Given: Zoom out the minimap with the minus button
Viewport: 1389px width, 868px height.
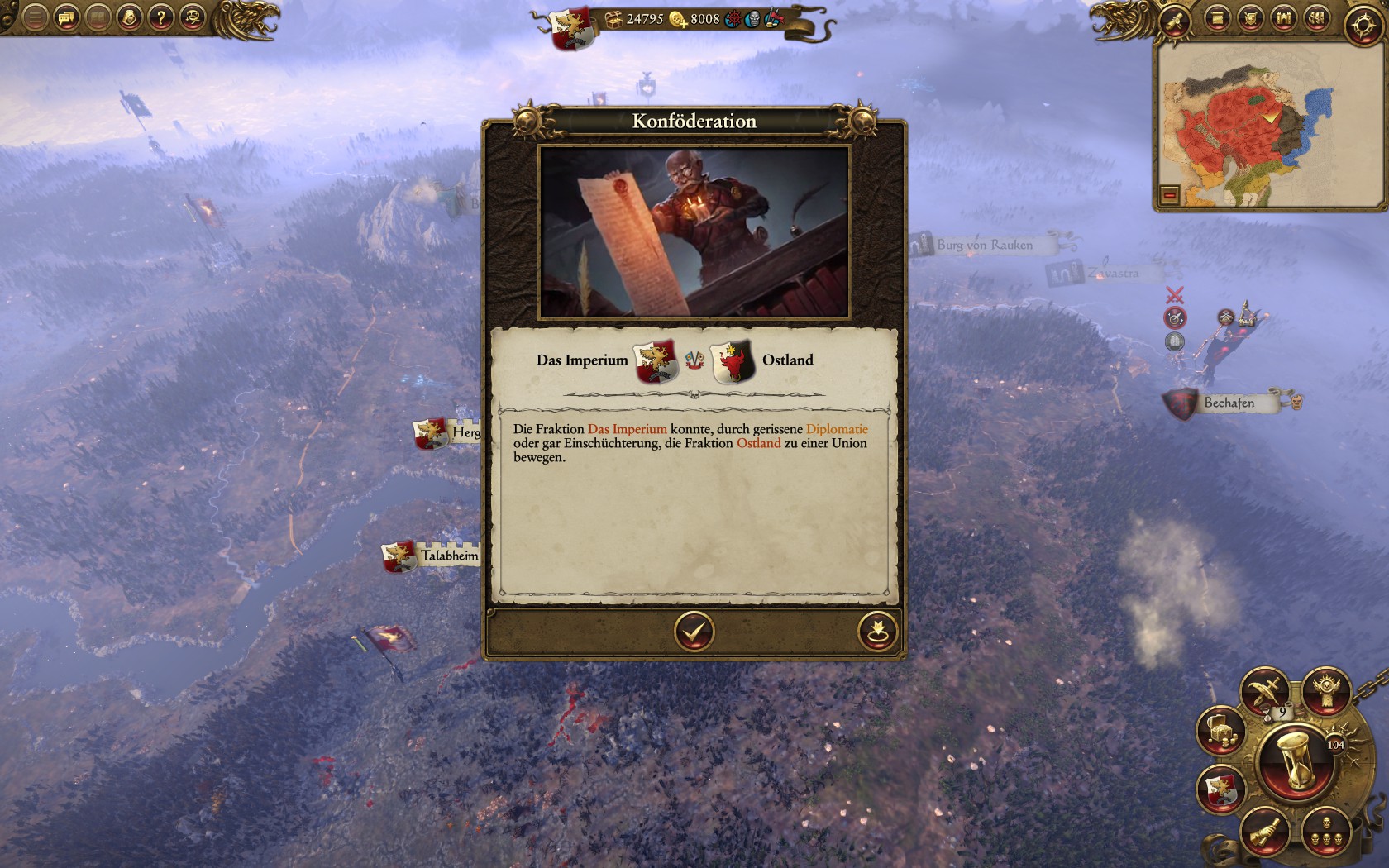Looking at the screenshot, I should pos(1169,195).
